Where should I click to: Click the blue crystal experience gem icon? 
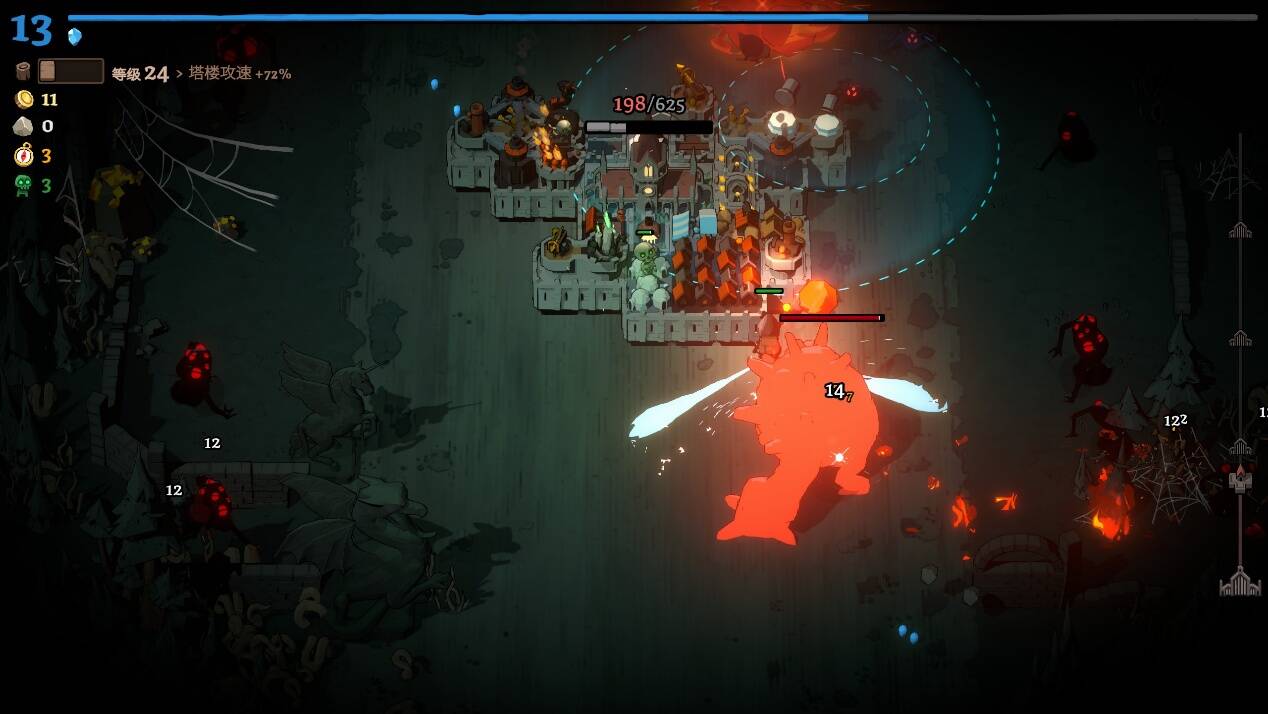(x=74, y=37)
